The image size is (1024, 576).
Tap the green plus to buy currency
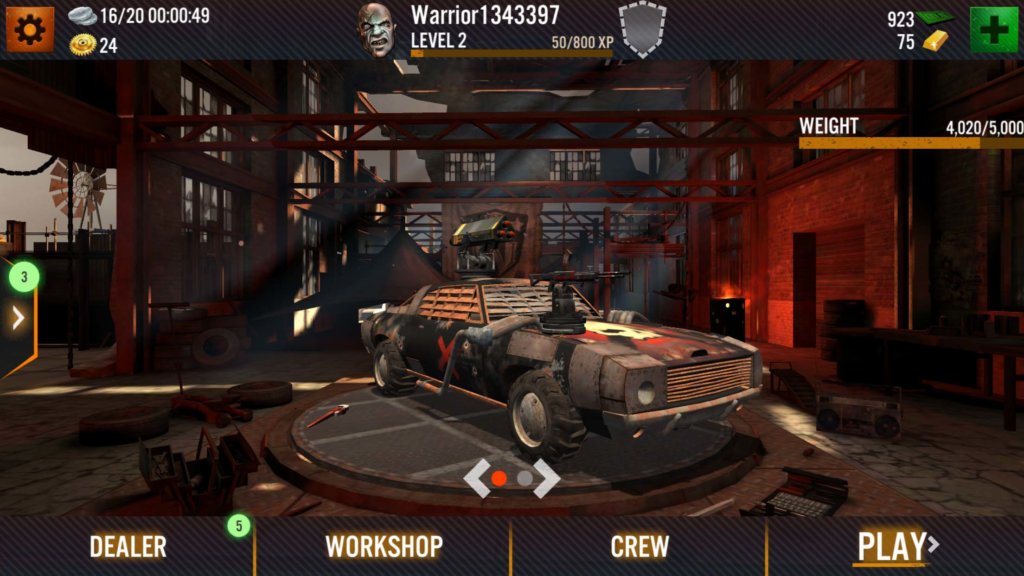tap(993, 29)
